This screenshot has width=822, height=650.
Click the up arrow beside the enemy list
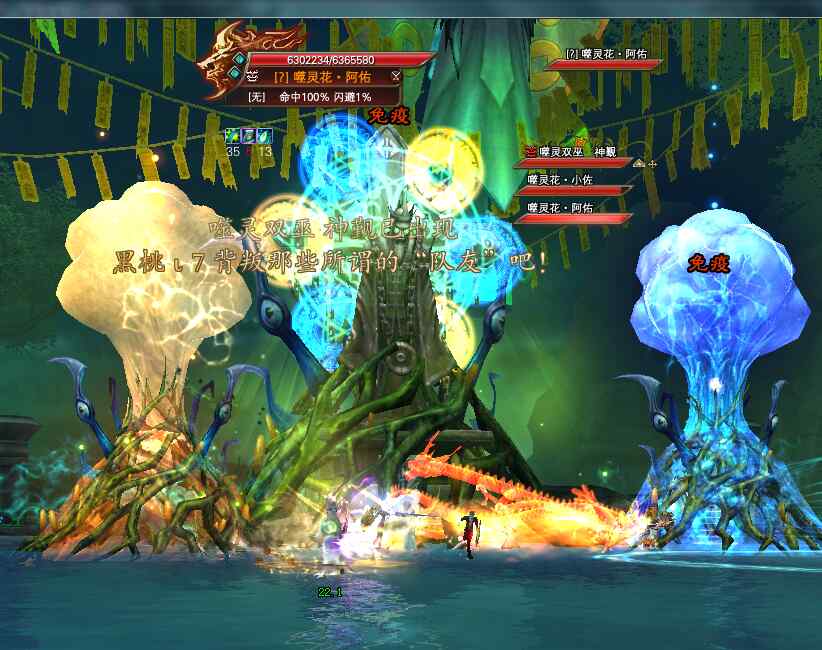(639, 162)
